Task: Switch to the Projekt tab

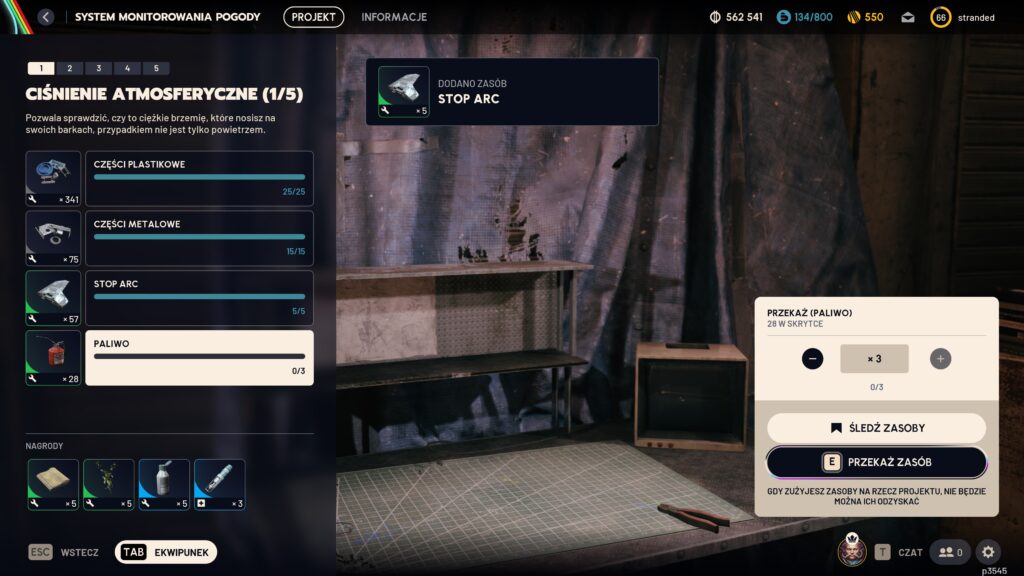Action: (x=313, y=17)
